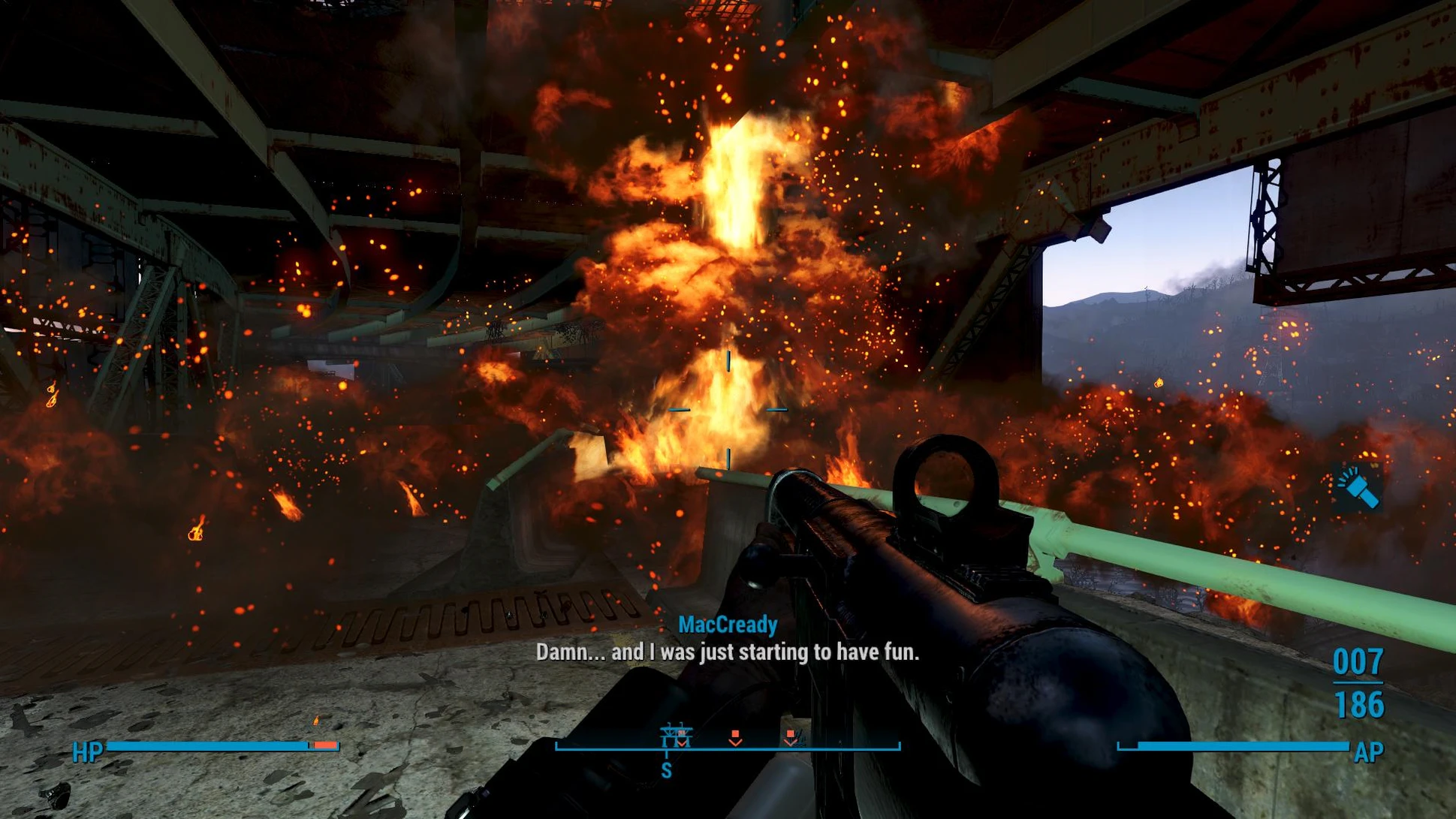This screenshot has width=1456, height=819.
Task: Select the elevated highway marker on the compass
Action: coord(674,734)
